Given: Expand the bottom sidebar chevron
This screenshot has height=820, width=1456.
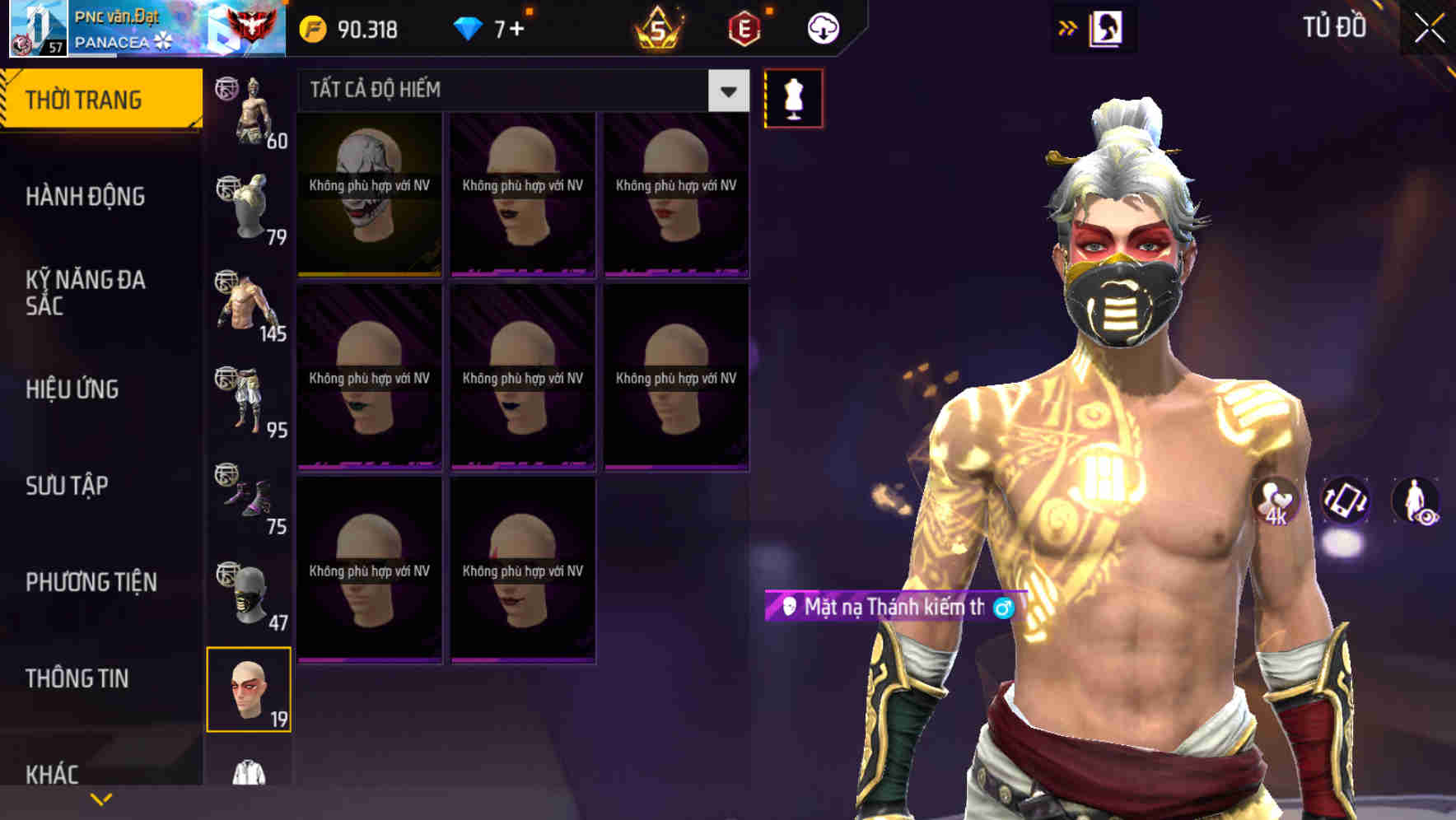Looking at the screenshot, I should point(100,797).
